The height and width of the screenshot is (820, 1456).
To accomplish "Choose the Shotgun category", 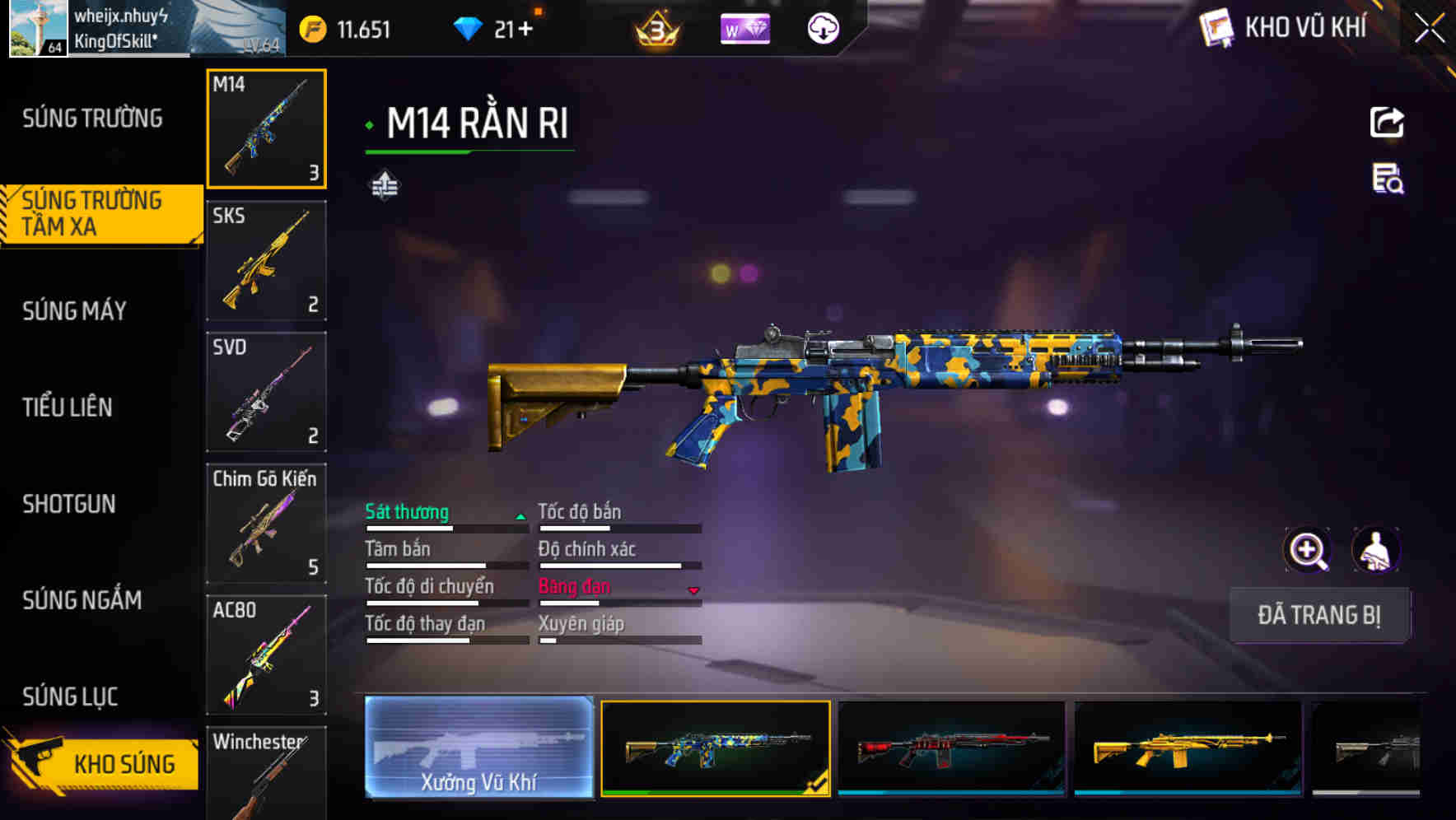I will (69, 504).
